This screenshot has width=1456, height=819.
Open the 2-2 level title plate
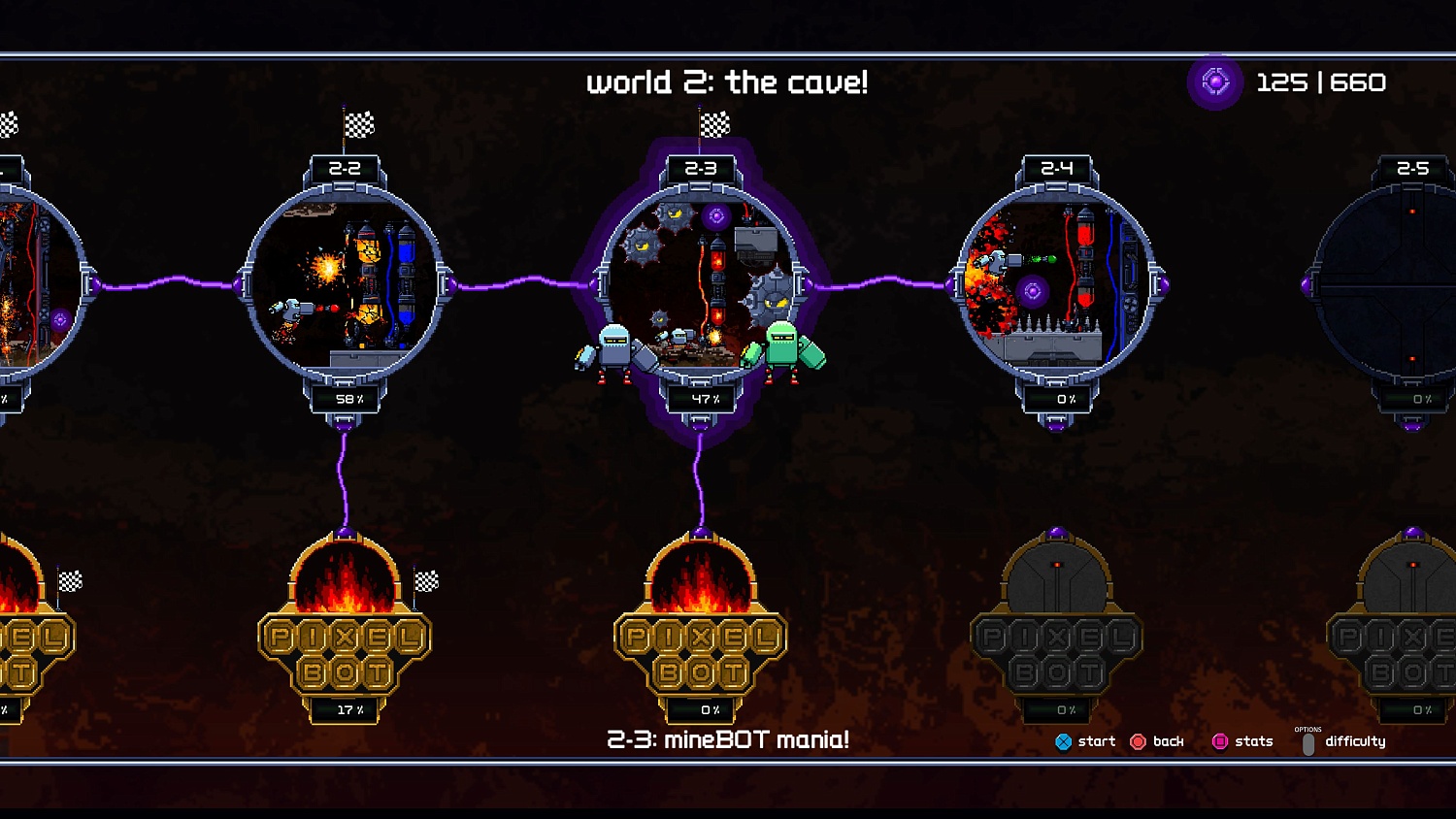[345, 166]
